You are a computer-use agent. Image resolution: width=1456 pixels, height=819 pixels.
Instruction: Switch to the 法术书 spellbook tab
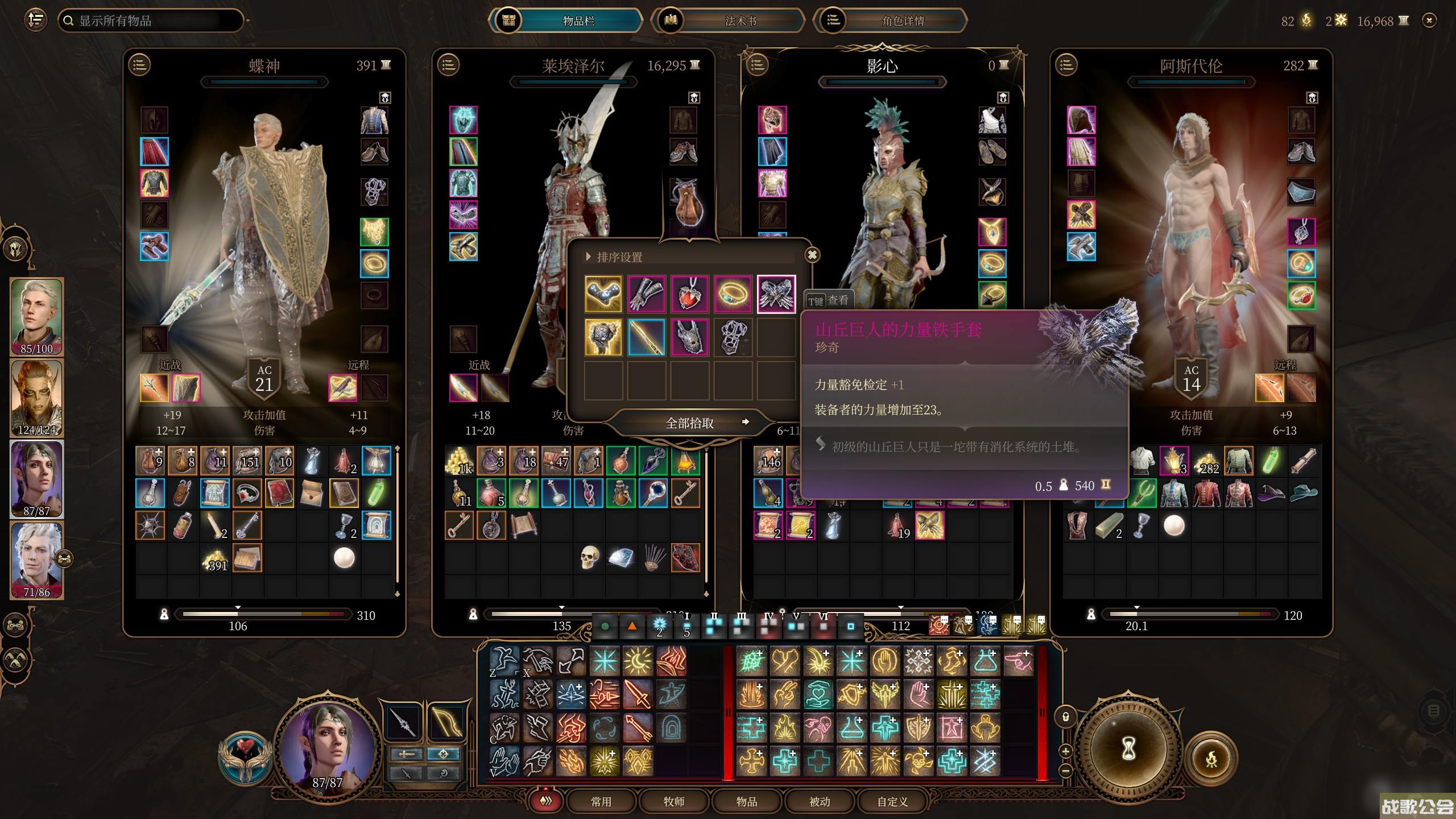740,21
